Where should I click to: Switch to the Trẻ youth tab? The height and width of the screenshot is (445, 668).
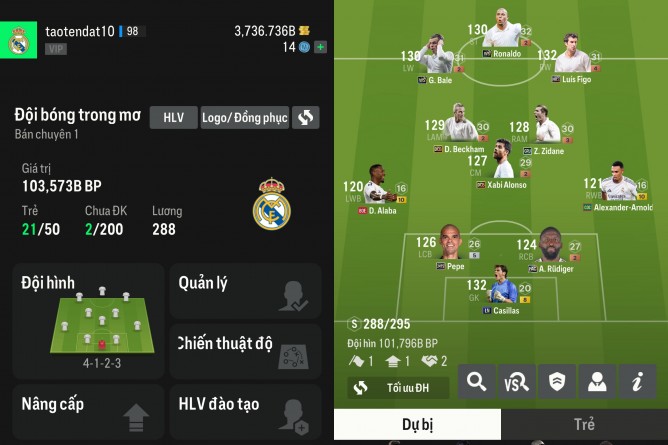584,424
